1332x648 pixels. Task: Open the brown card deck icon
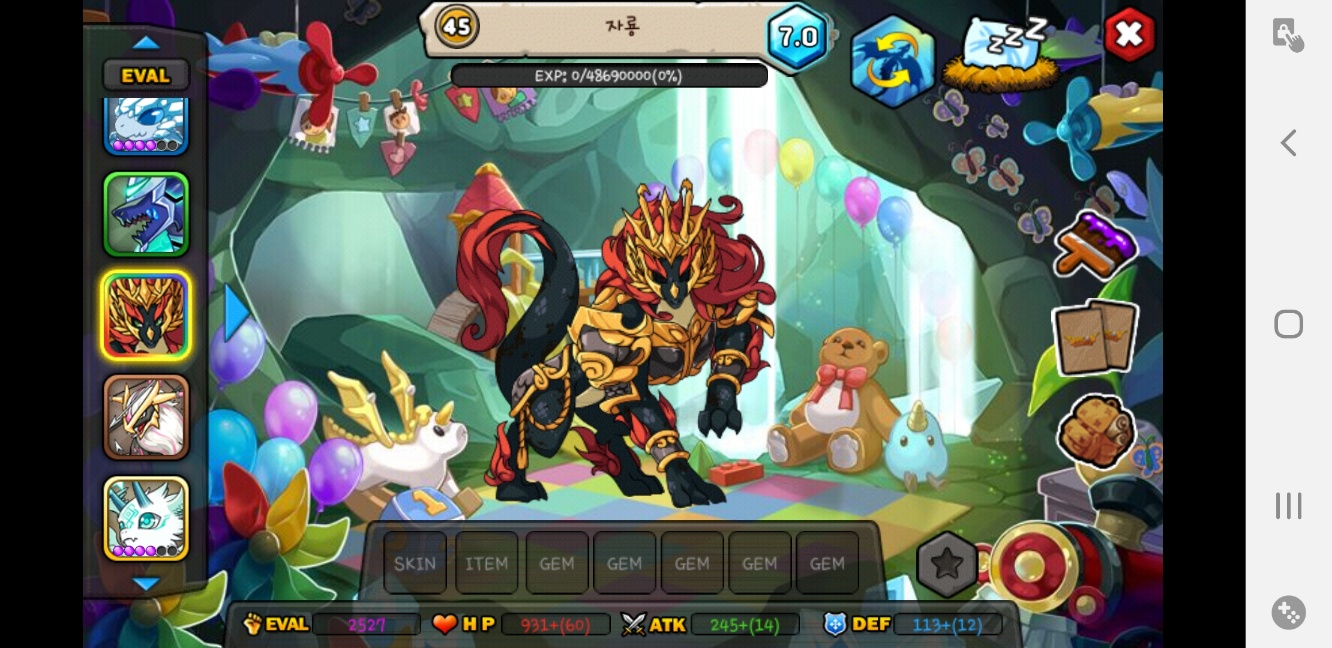click(x=1095, y=337)
